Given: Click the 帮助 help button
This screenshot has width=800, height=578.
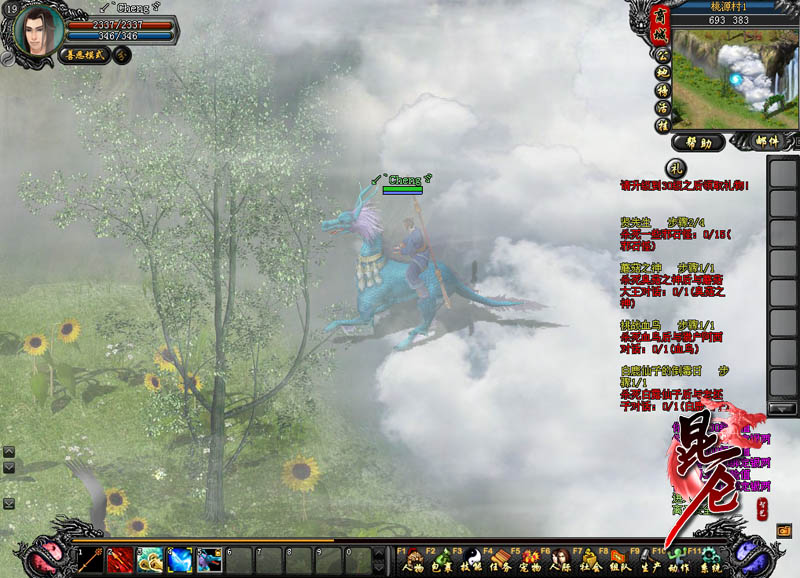Looking at the screenshot, I should [x=699, y=142].
